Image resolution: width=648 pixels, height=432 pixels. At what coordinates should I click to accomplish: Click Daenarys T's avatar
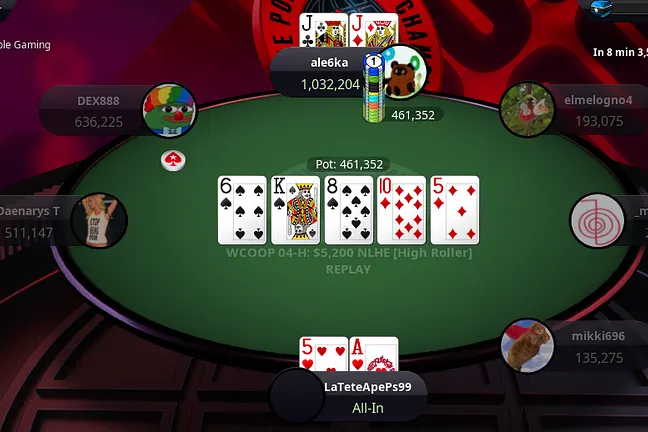[100, 219]
